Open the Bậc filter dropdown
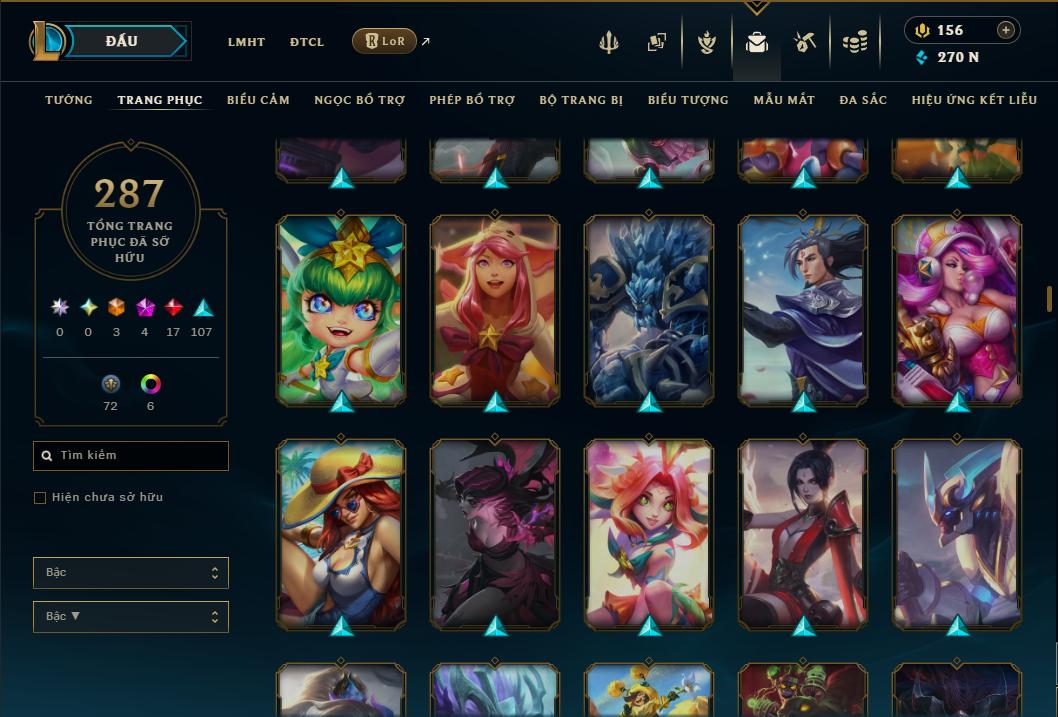The image size is (1058, 717). click(131, 573)
